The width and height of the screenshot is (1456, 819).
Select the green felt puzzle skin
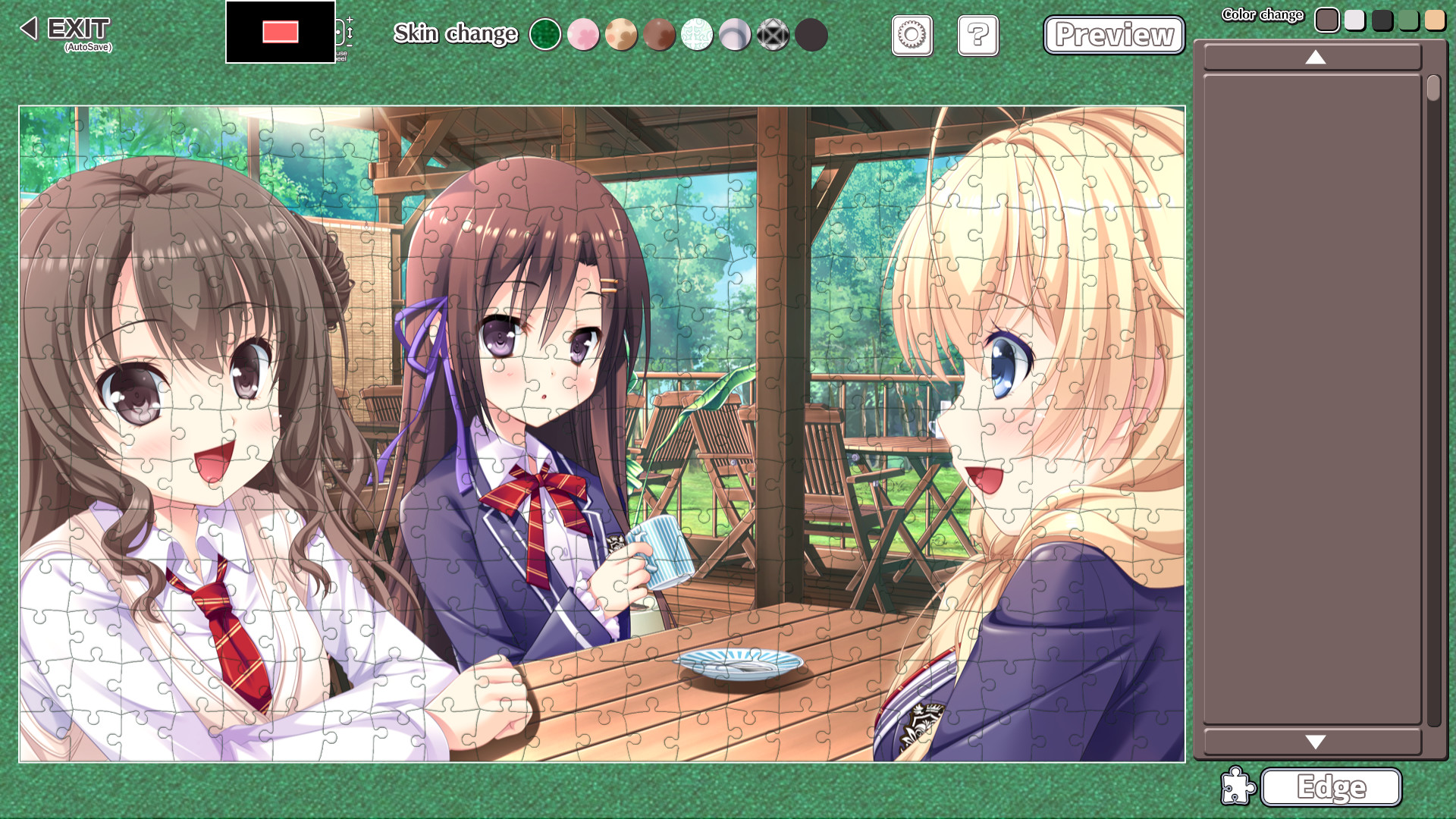[546, 34]
